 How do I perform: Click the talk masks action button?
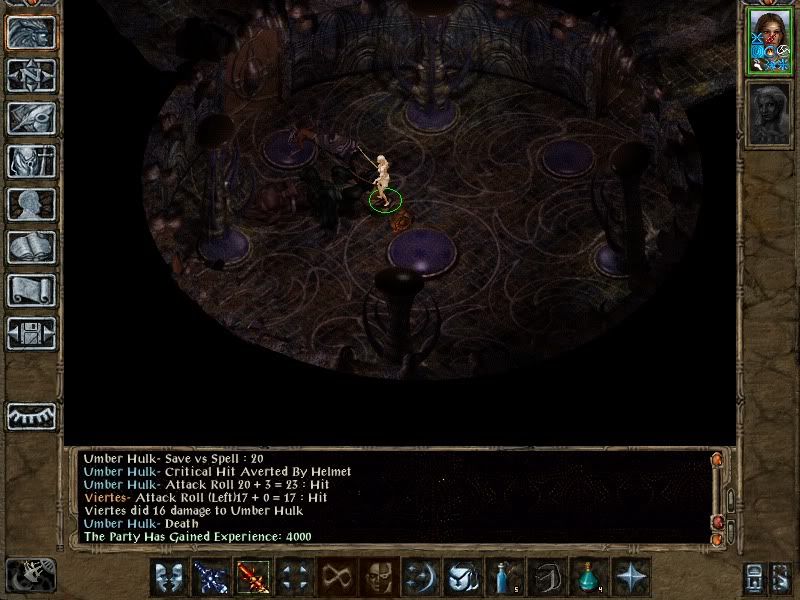(169, 577)
